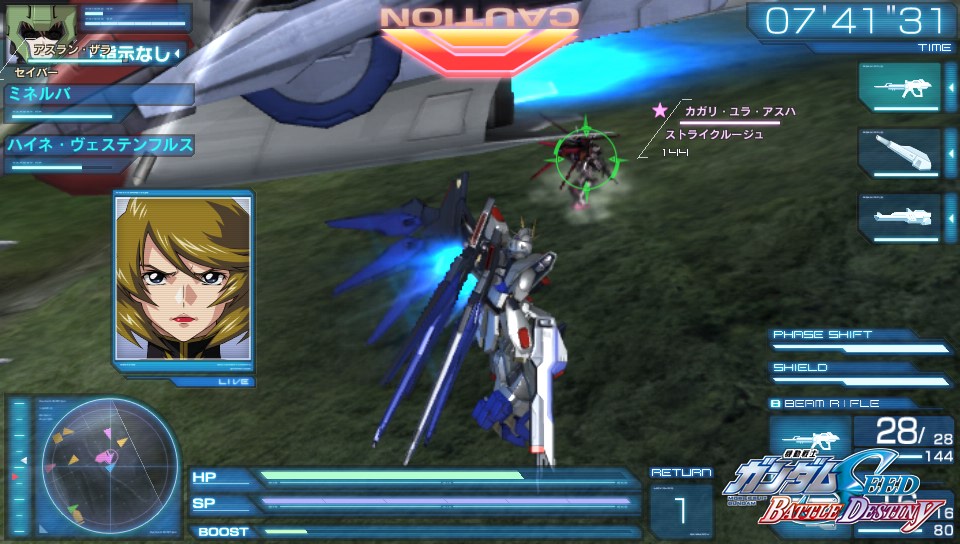Select the ハイネ・ヴェステンフルス ally entry
The width and height of the screenshot is (960, 544).
(98, 146)
